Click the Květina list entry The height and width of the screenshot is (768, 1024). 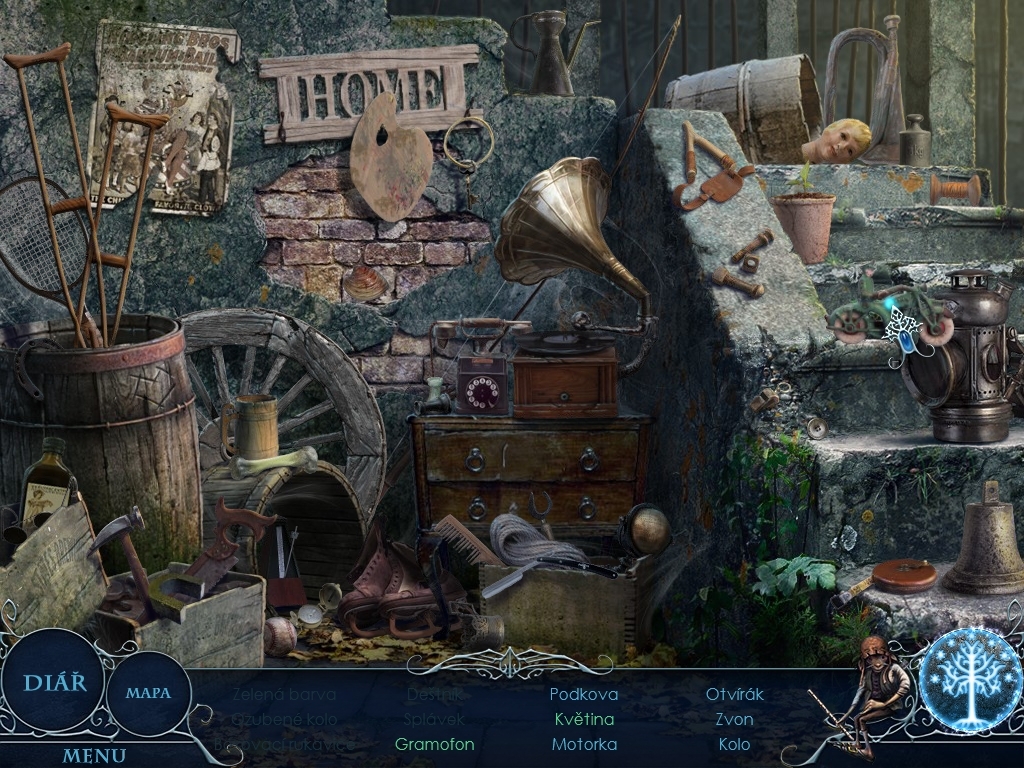coord(584,719)
